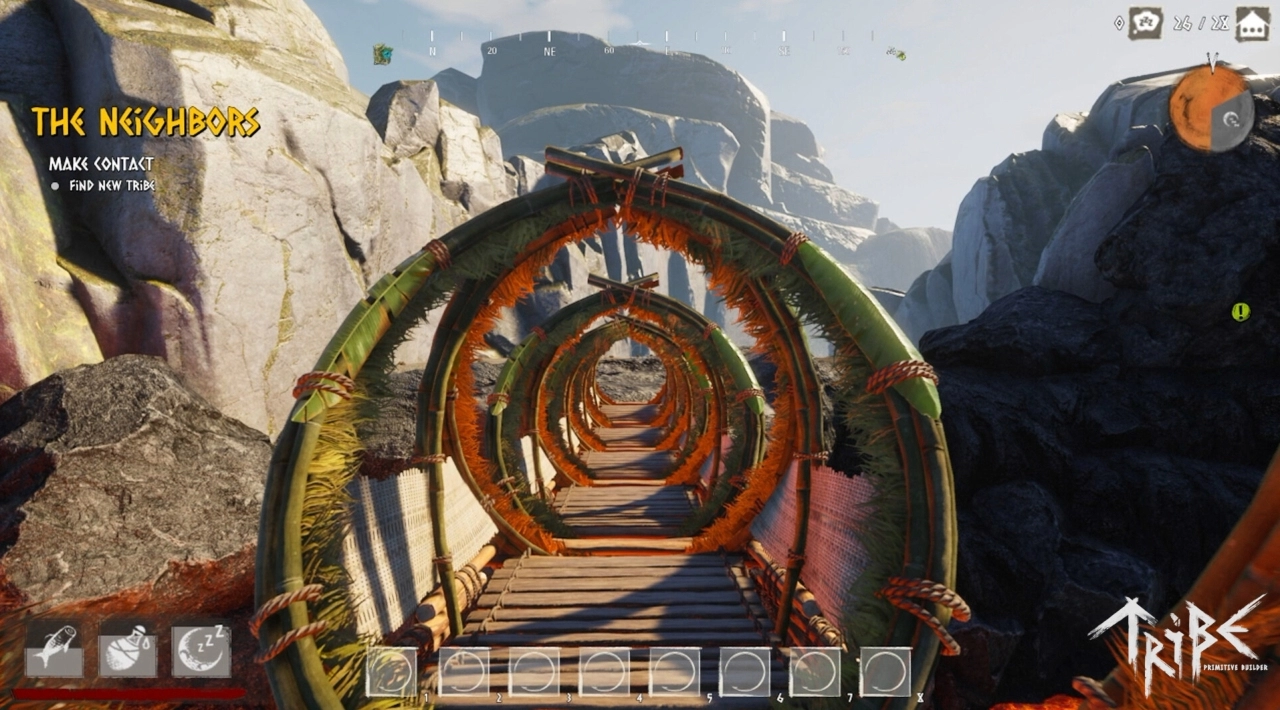Click the fish hunger status icon
Viewport: 1280px width, 710px height.
54,650
